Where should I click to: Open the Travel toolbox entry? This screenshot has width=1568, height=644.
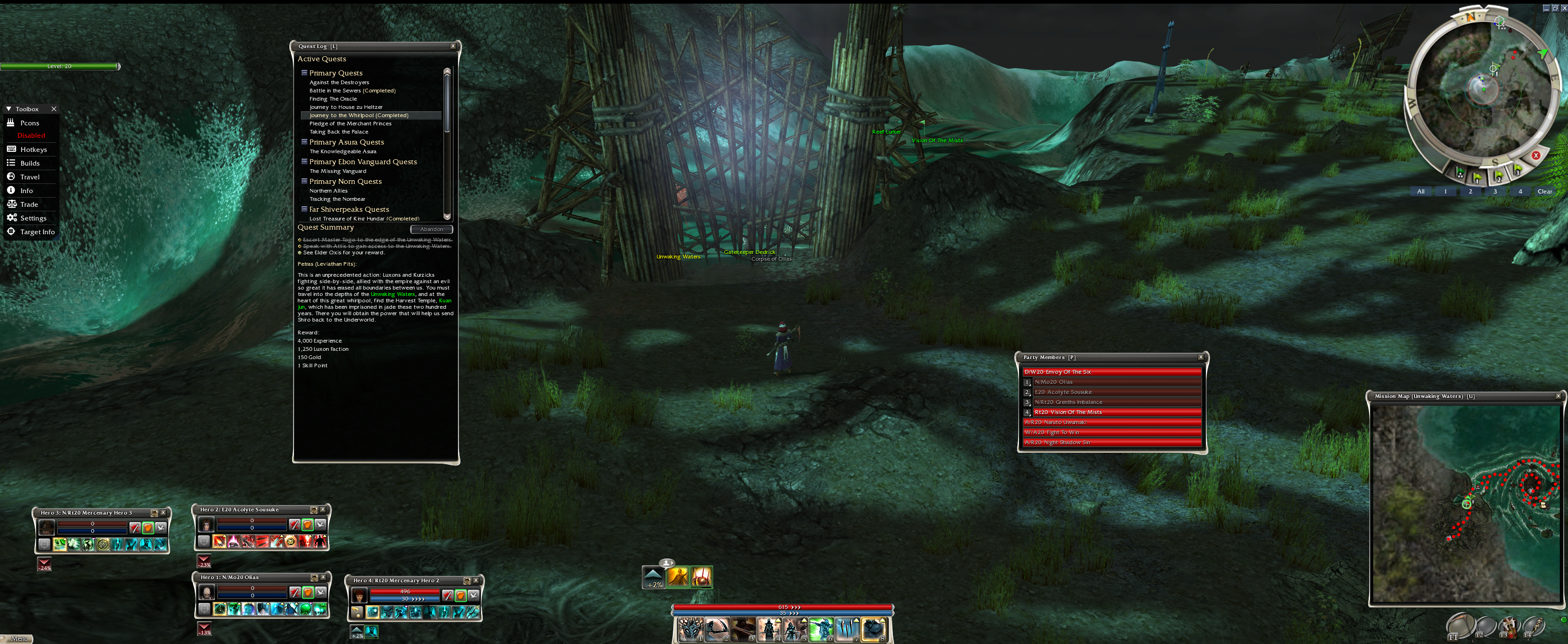pyautogui.click(x=29, y=177)
